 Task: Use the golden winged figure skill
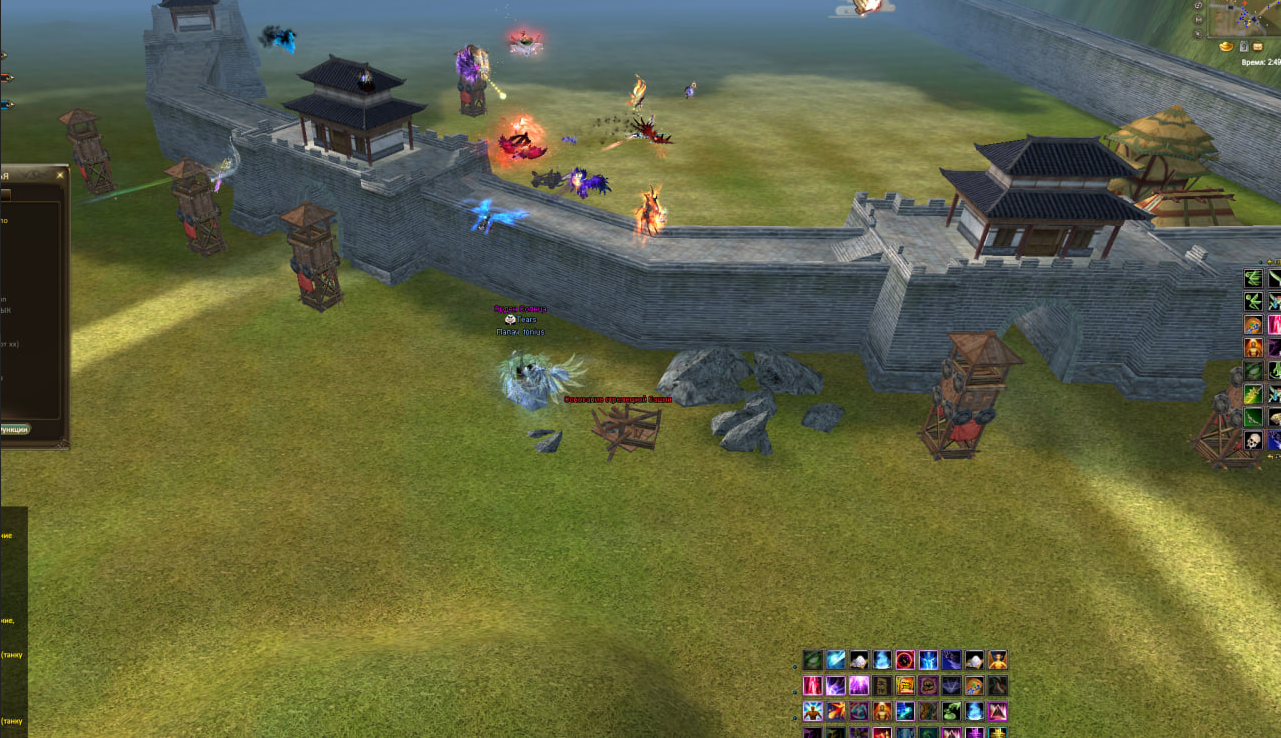point(997,660)
